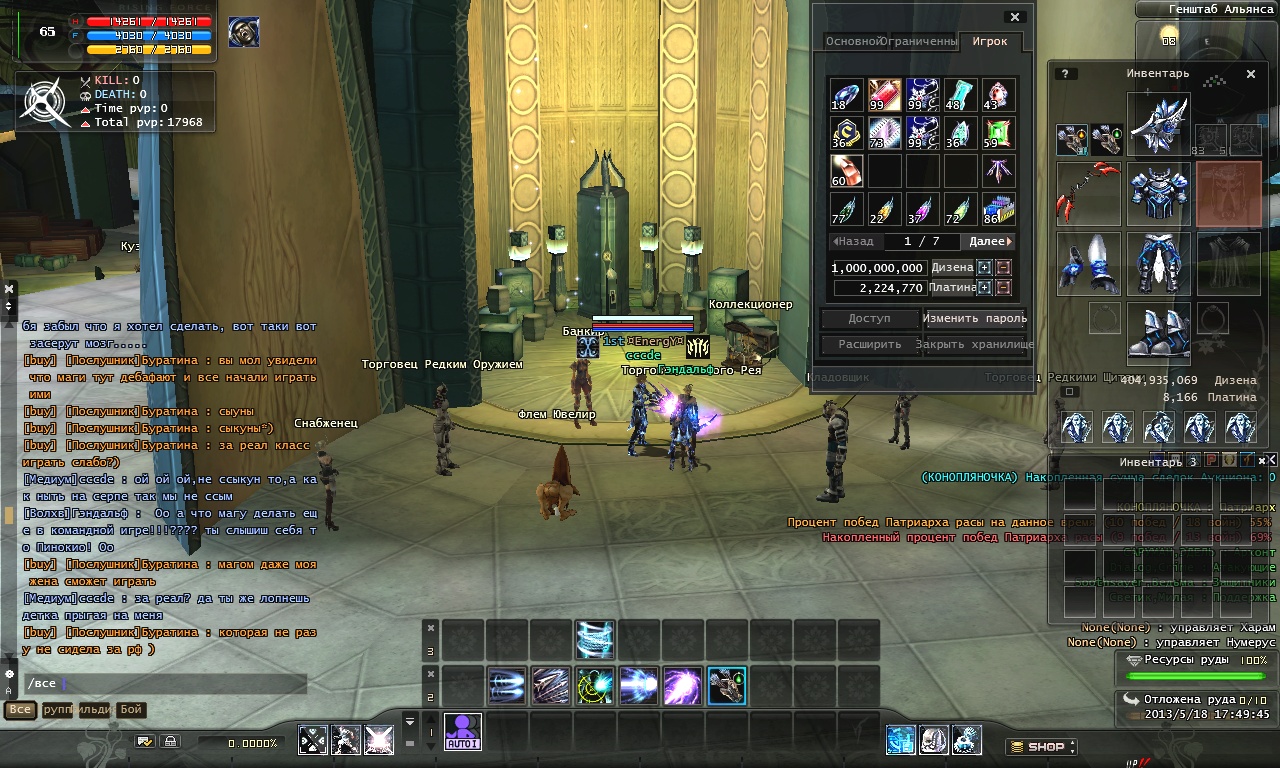The image size is (1280, 768).
Task: Activate the AUTO I hotbar skill
Action: 463,732
